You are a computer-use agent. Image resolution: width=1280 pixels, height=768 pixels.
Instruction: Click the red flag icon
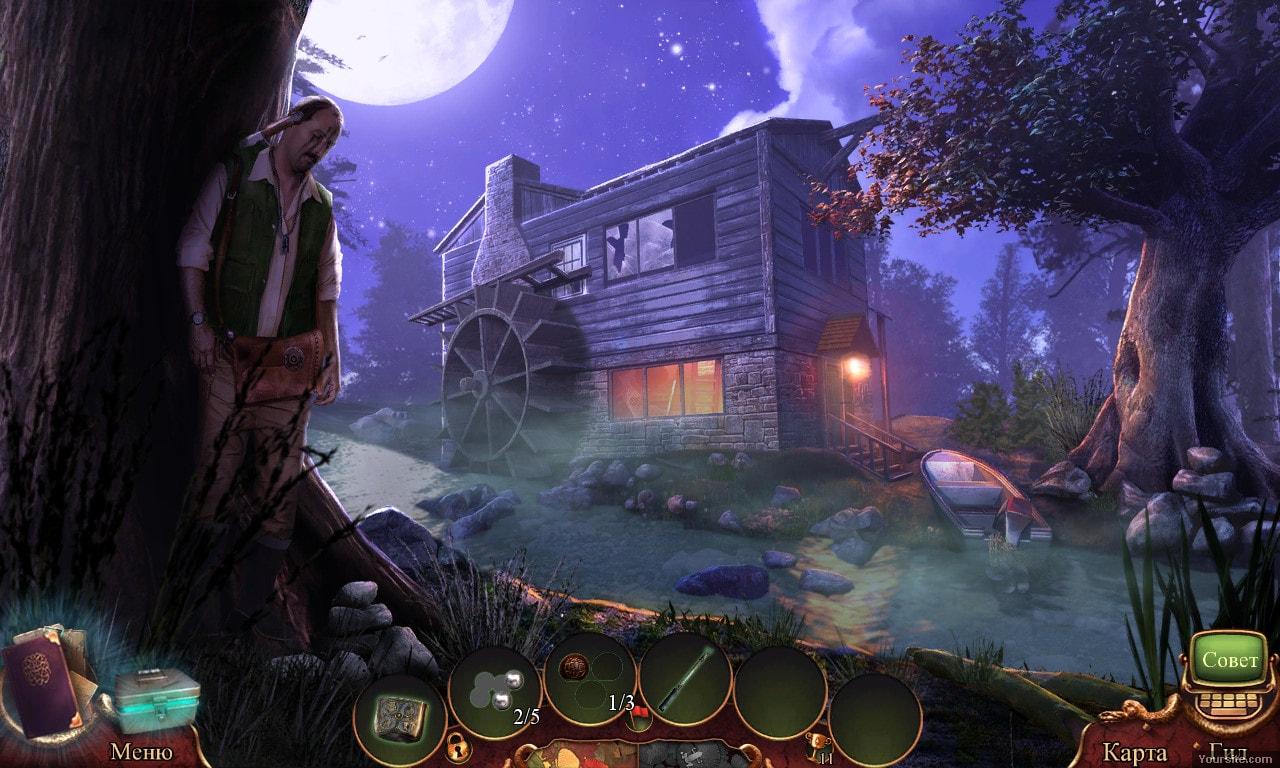tap(639, 712)
